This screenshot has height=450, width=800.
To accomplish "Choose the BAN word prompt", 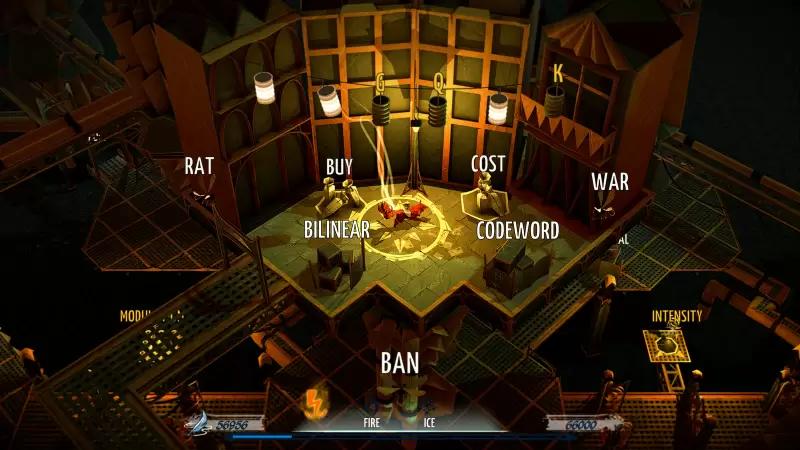I will pos(399,361).
